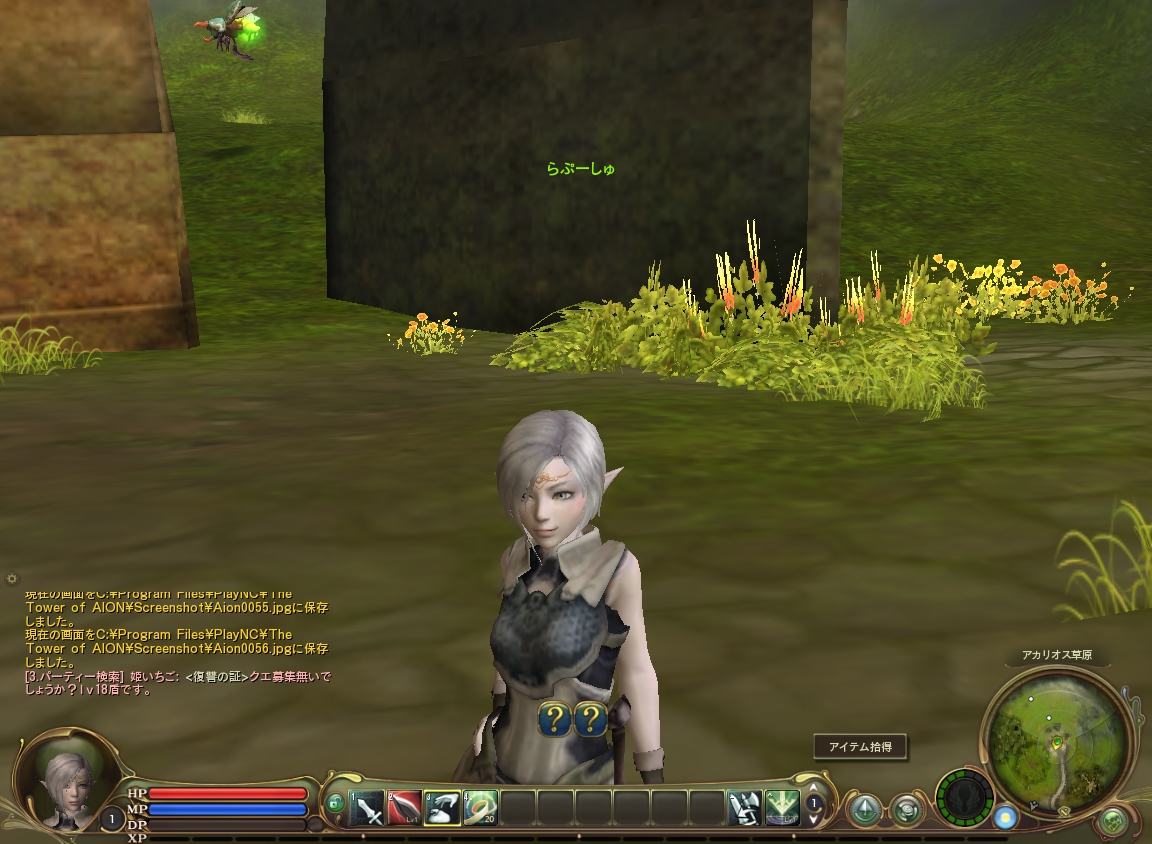Use the golden ring item with count 20
The image size is (1152, 844).
481,807
